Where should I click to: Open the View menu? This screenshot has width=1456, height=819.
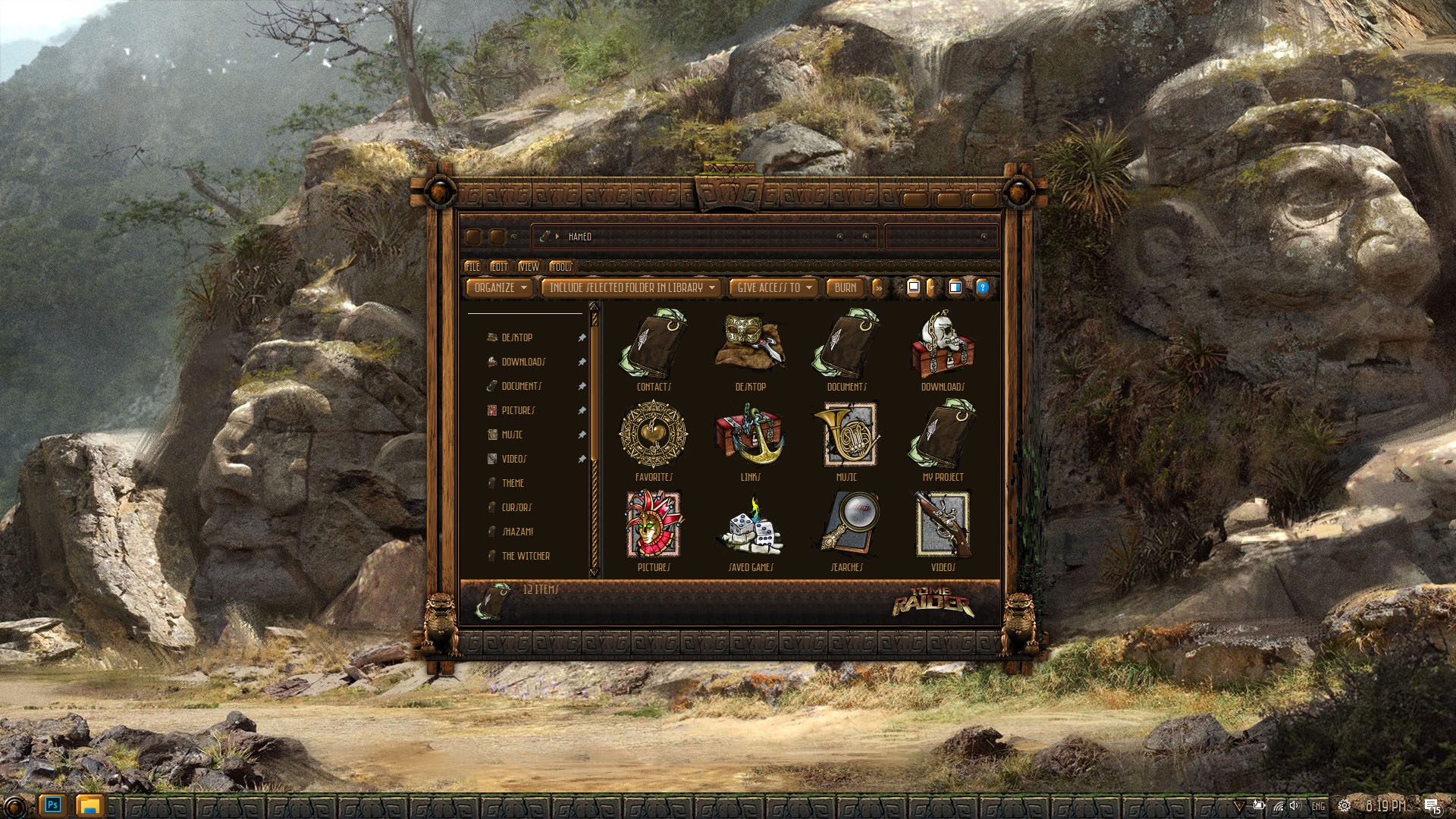(x=529, y=267)
